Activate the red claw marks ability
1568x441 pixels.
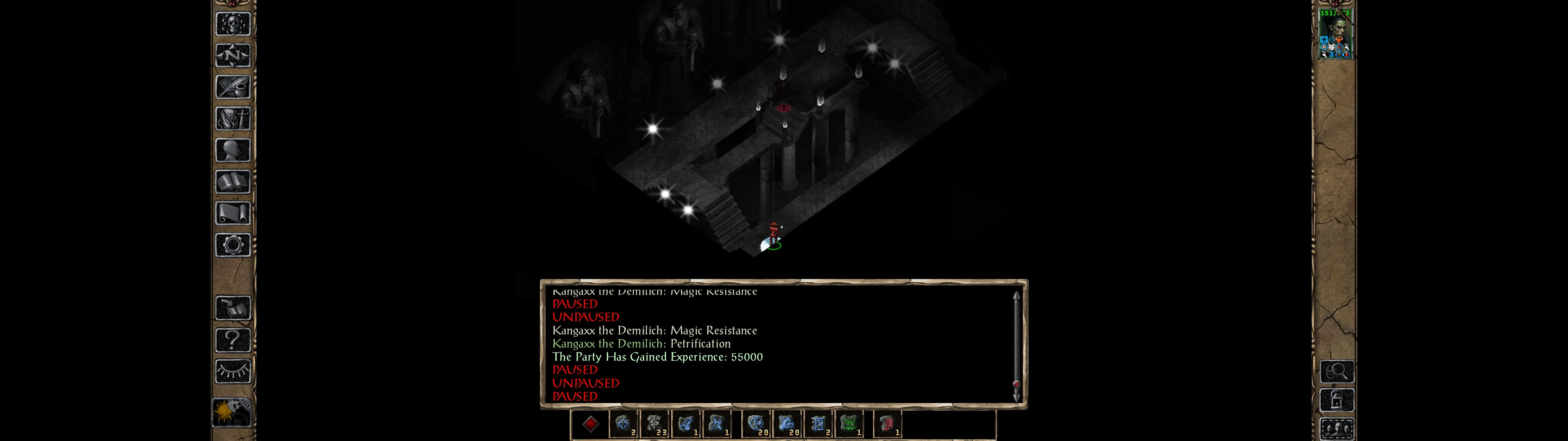[887, 424]
